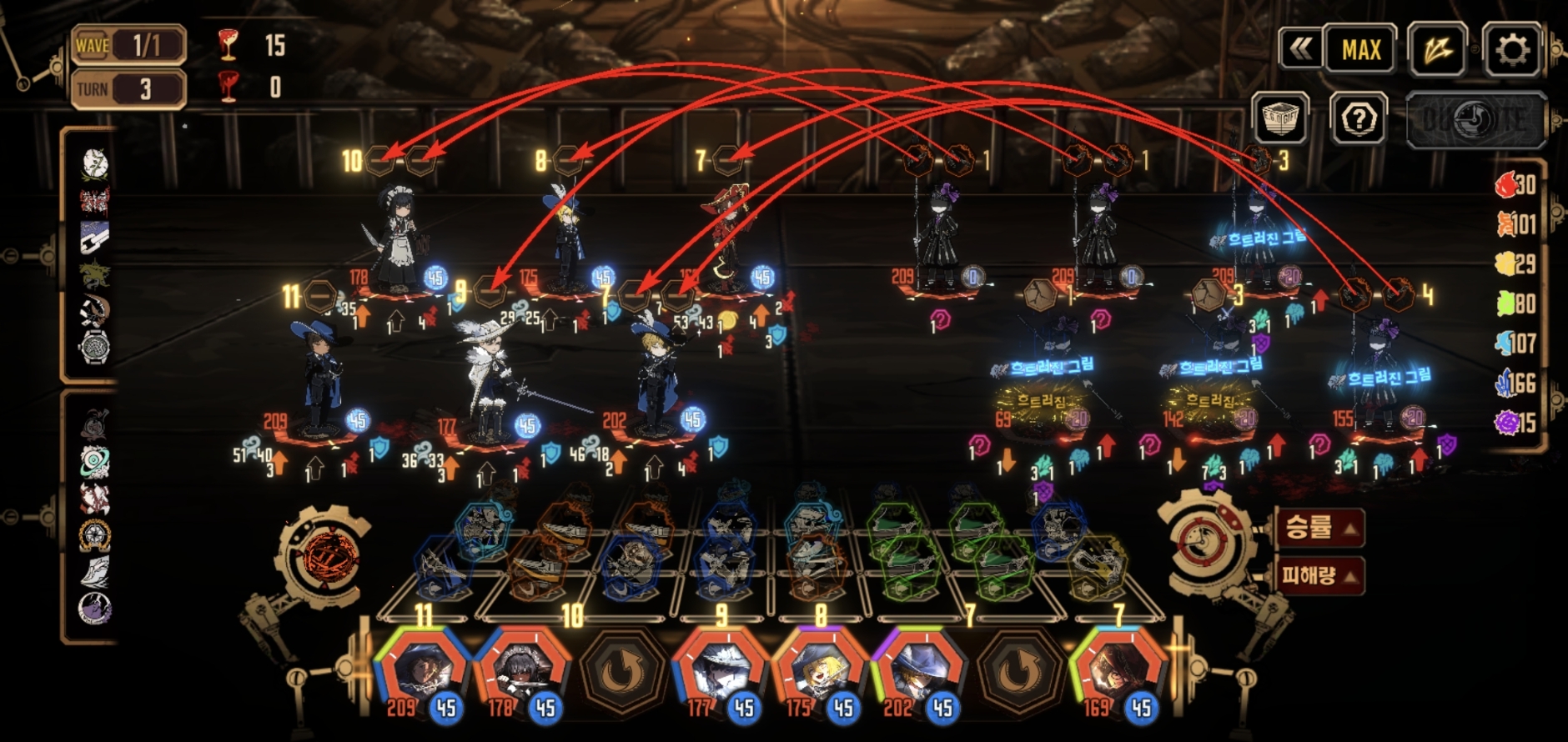Choose the 승률 win rate auto-select button
This screenshot has width=1568, height=742.
click(1319, 527)
